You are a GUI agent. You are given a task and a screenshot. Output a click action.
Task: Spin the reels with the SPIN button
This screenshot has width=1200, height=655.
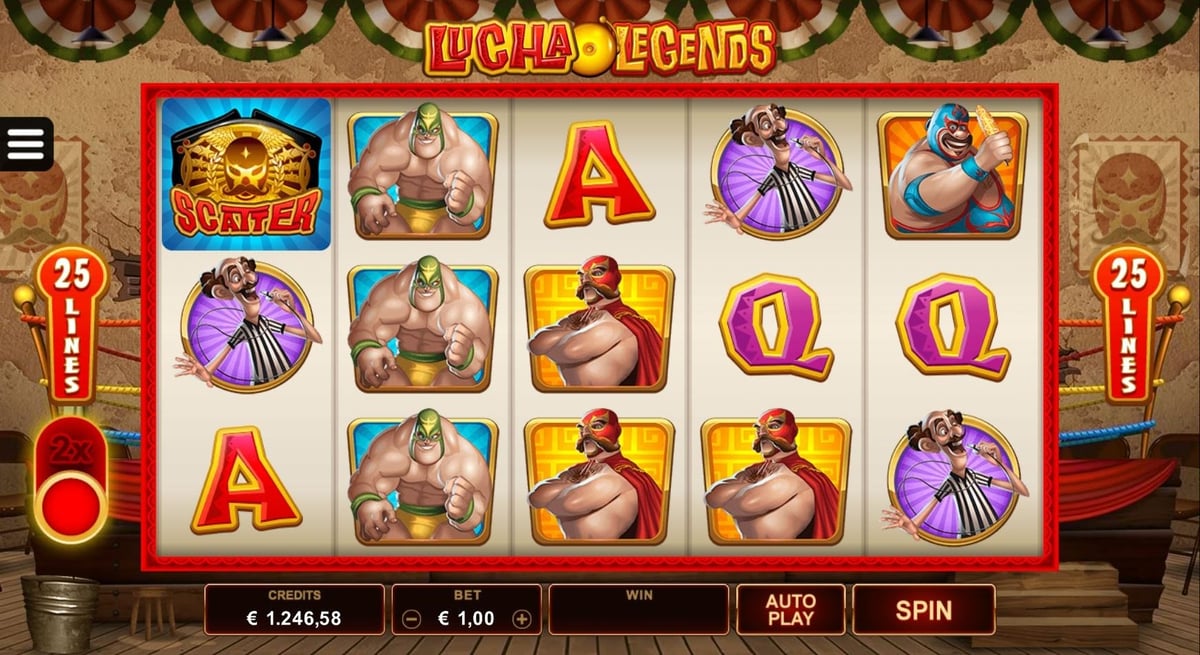(923, 610)
